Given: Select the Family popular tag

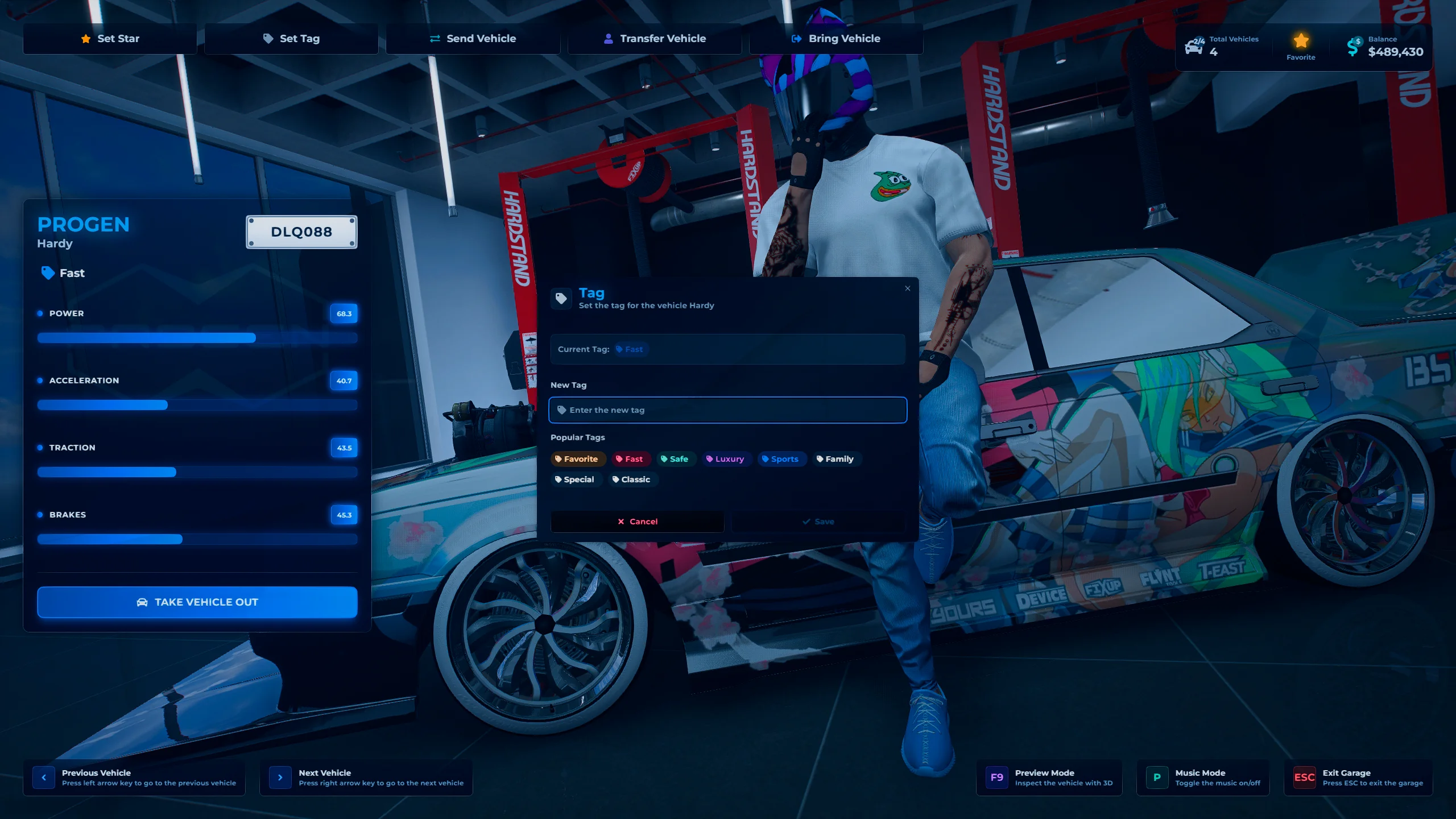Looking at the screenshot, I should coord(835,459).
